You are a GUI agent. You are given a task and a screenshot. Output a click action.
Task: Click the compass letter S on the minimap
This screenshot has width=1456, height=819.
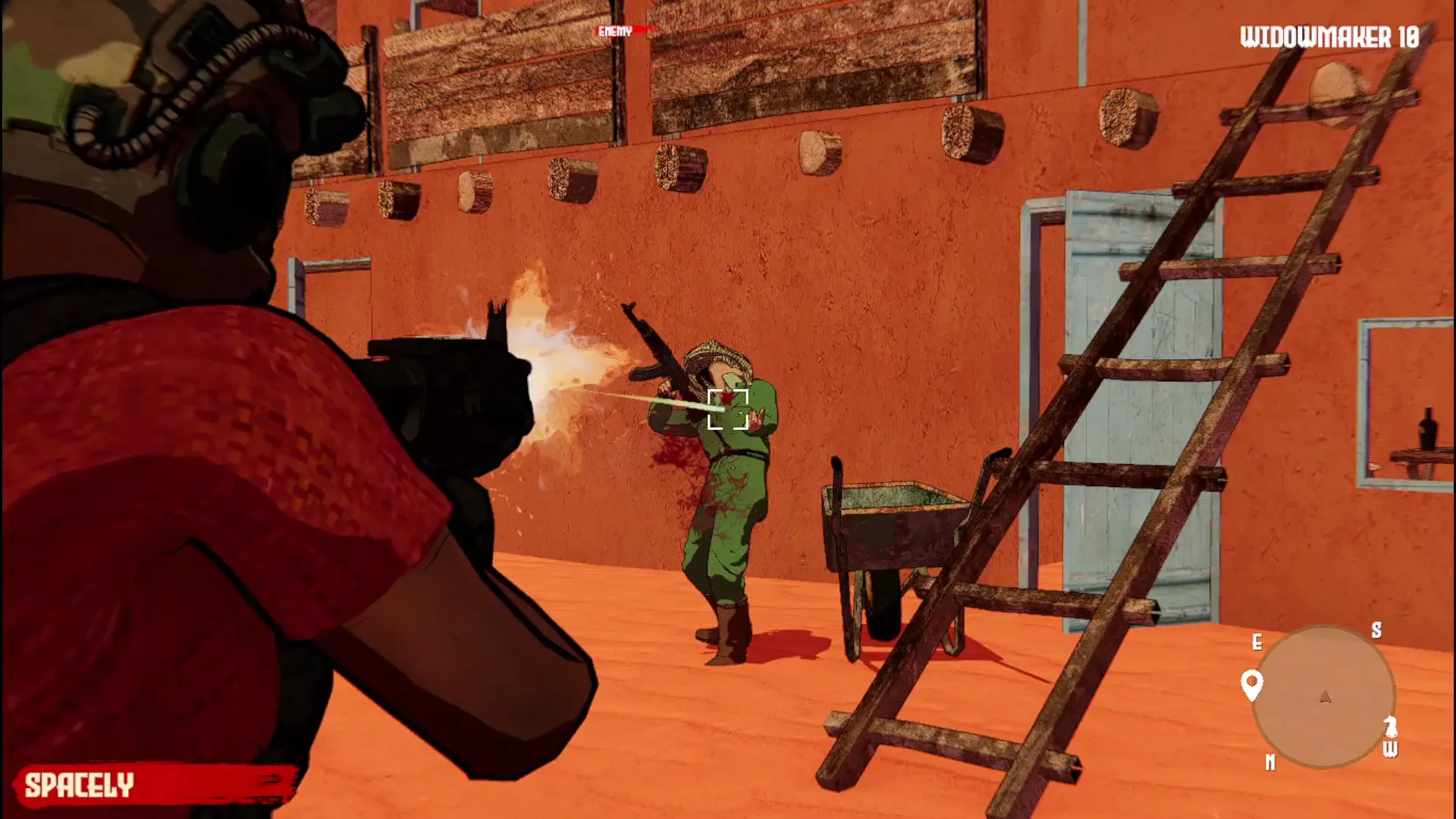(1377, 630)
